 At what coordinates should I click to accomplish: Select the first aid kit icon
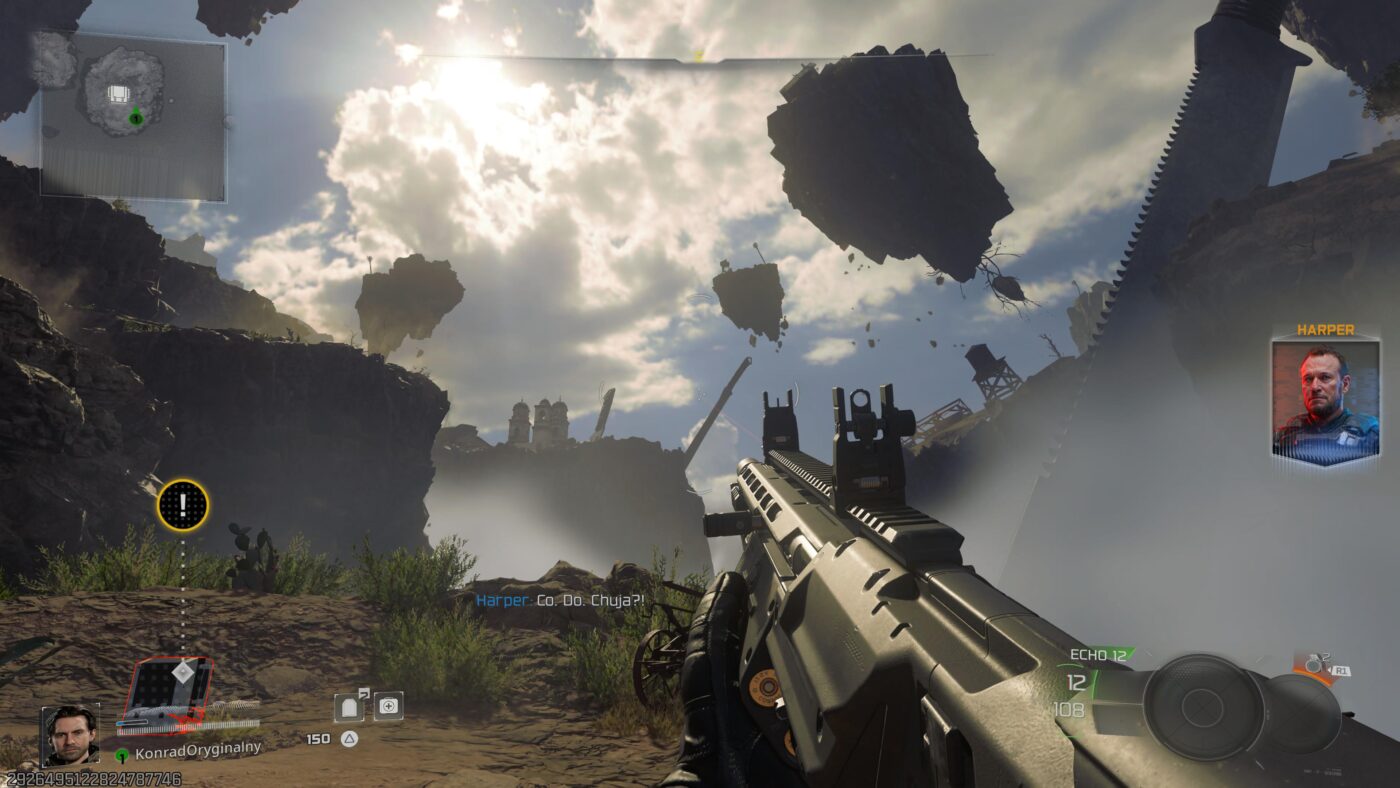tap(389, 706)
